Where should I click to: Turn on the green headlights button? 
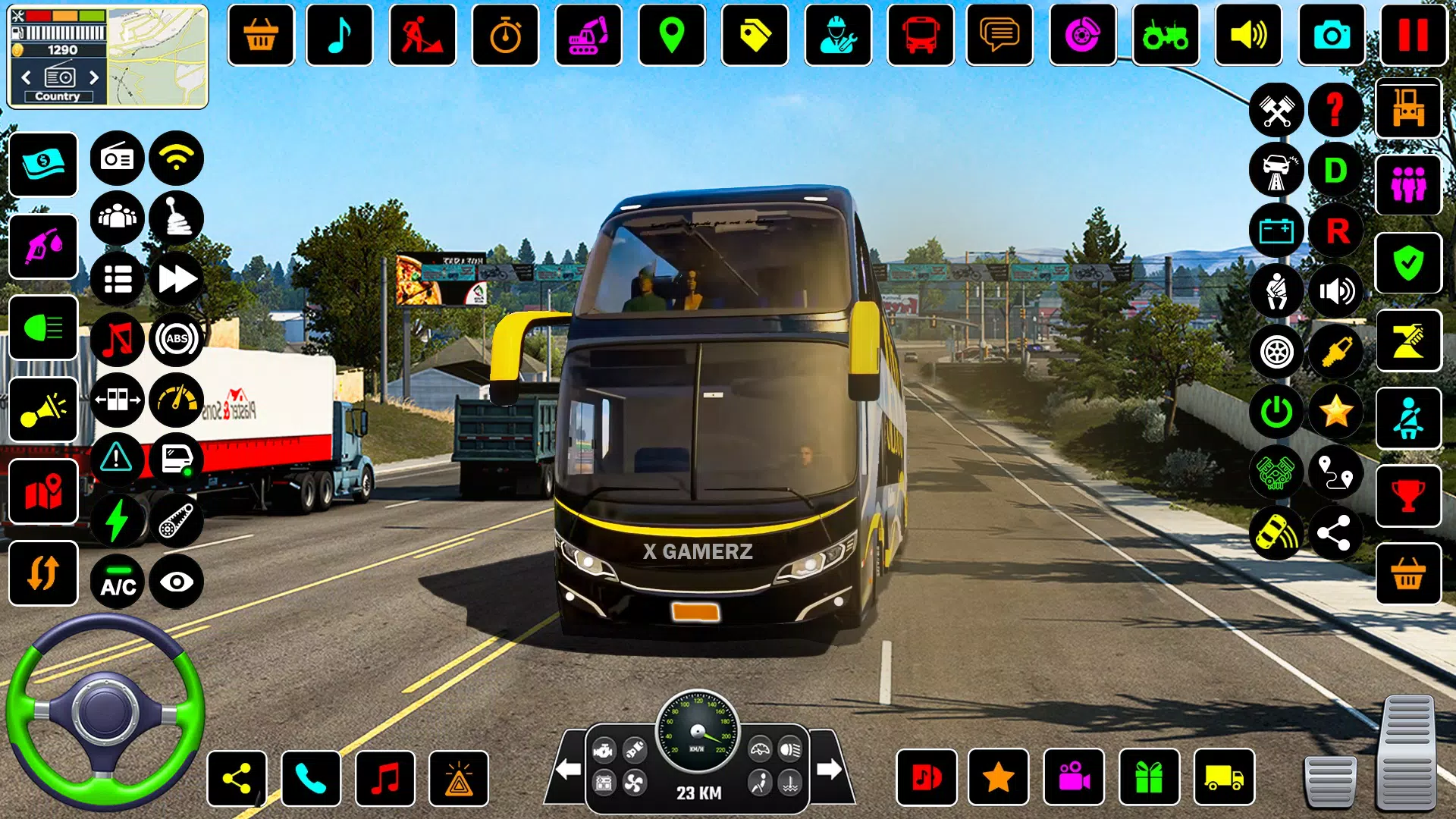coord(43,328)
